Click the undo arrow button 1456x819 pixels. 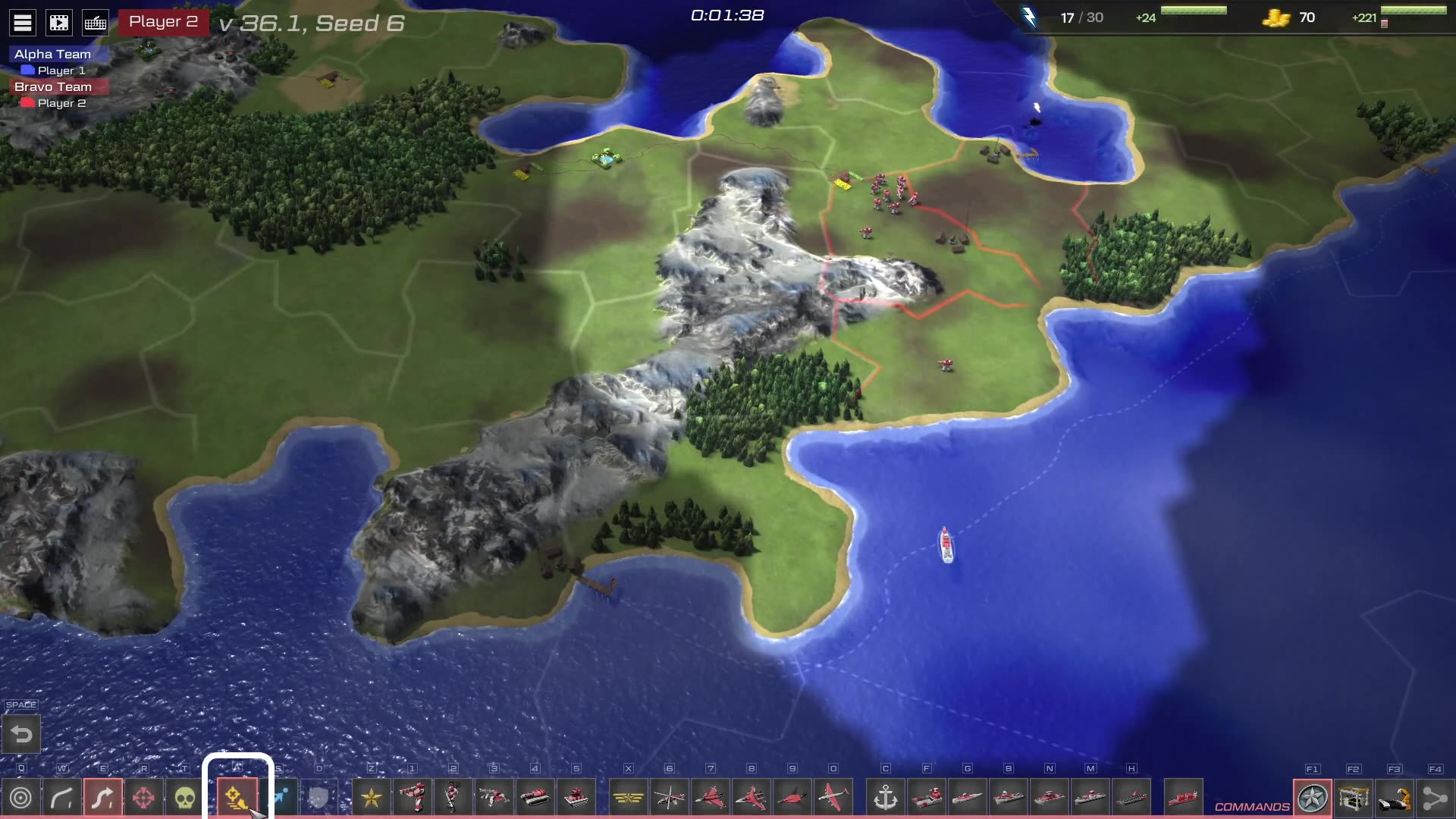[x=21, y=734]
